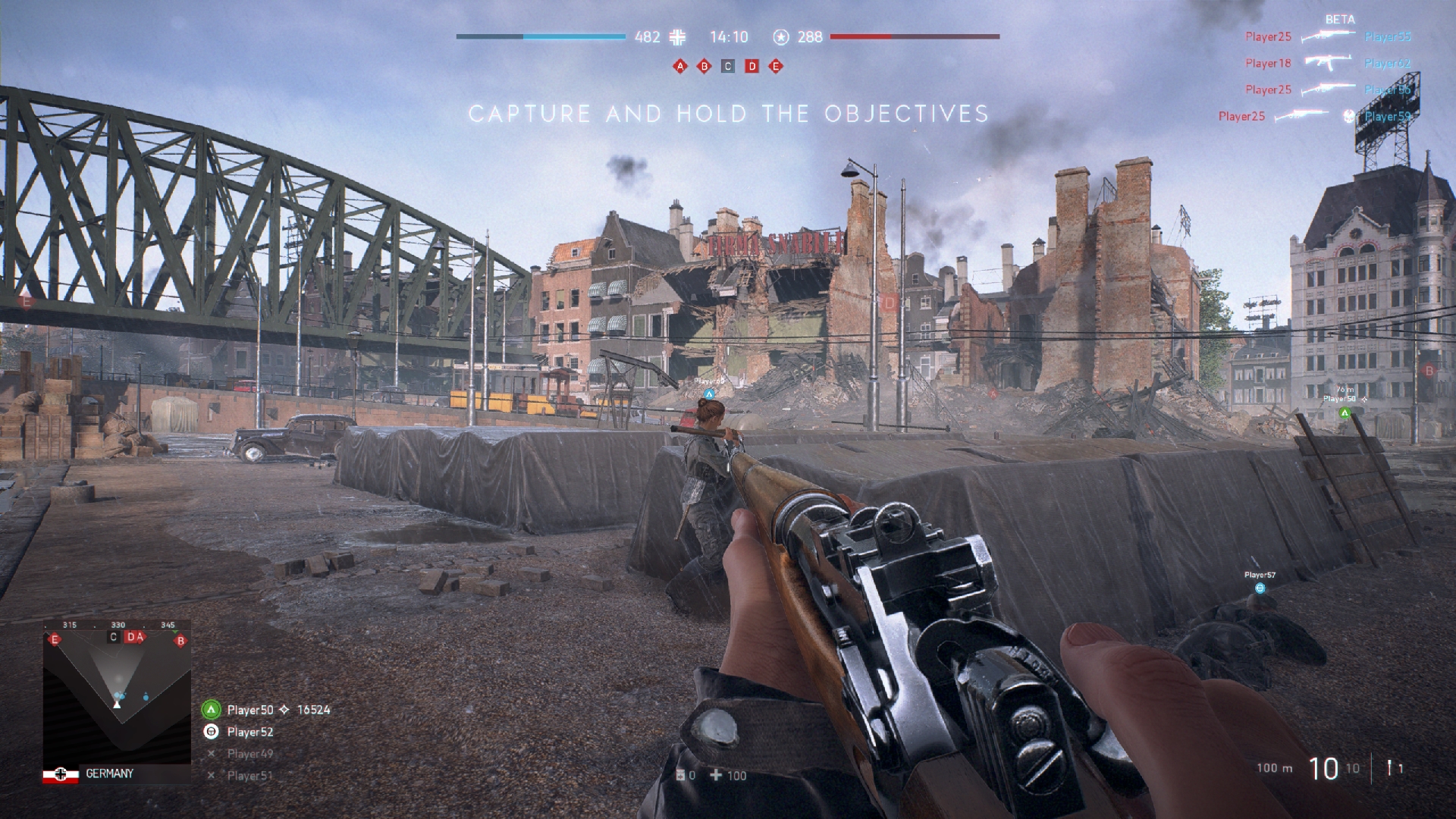The height and width of the screenshot is (819, 1456).
Task: Select objective flag B in top bar
Action: click(x=704, y=67)
